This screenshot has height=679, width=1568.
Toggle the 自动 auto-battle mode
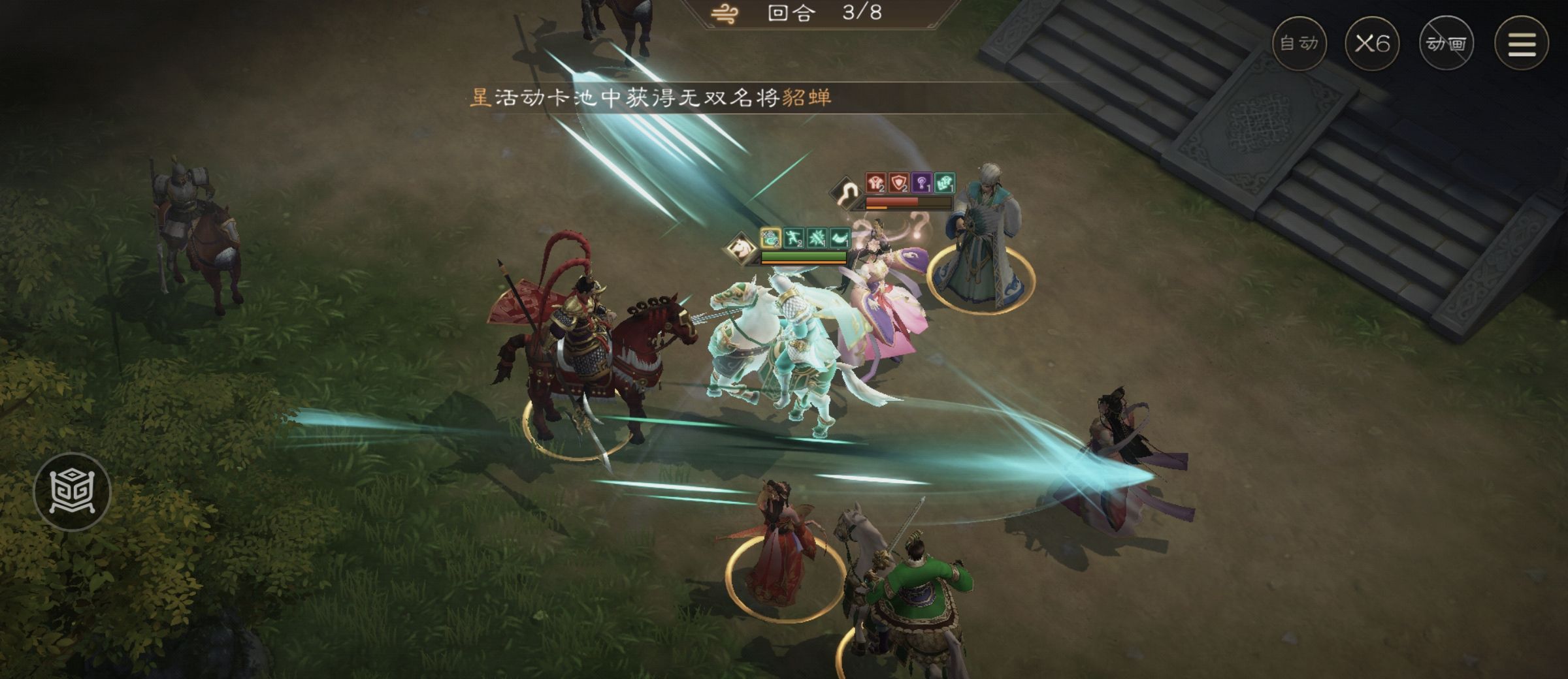1299,42
